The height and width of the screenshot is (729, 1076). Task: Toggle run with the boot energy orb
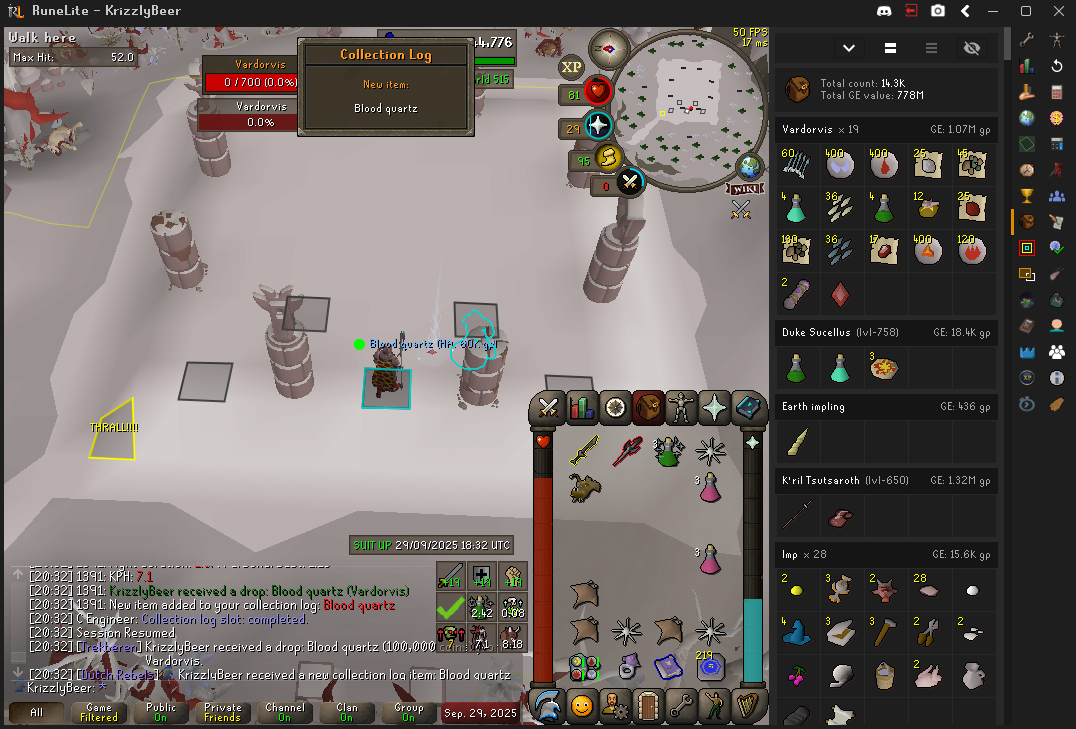coord(607,158)
